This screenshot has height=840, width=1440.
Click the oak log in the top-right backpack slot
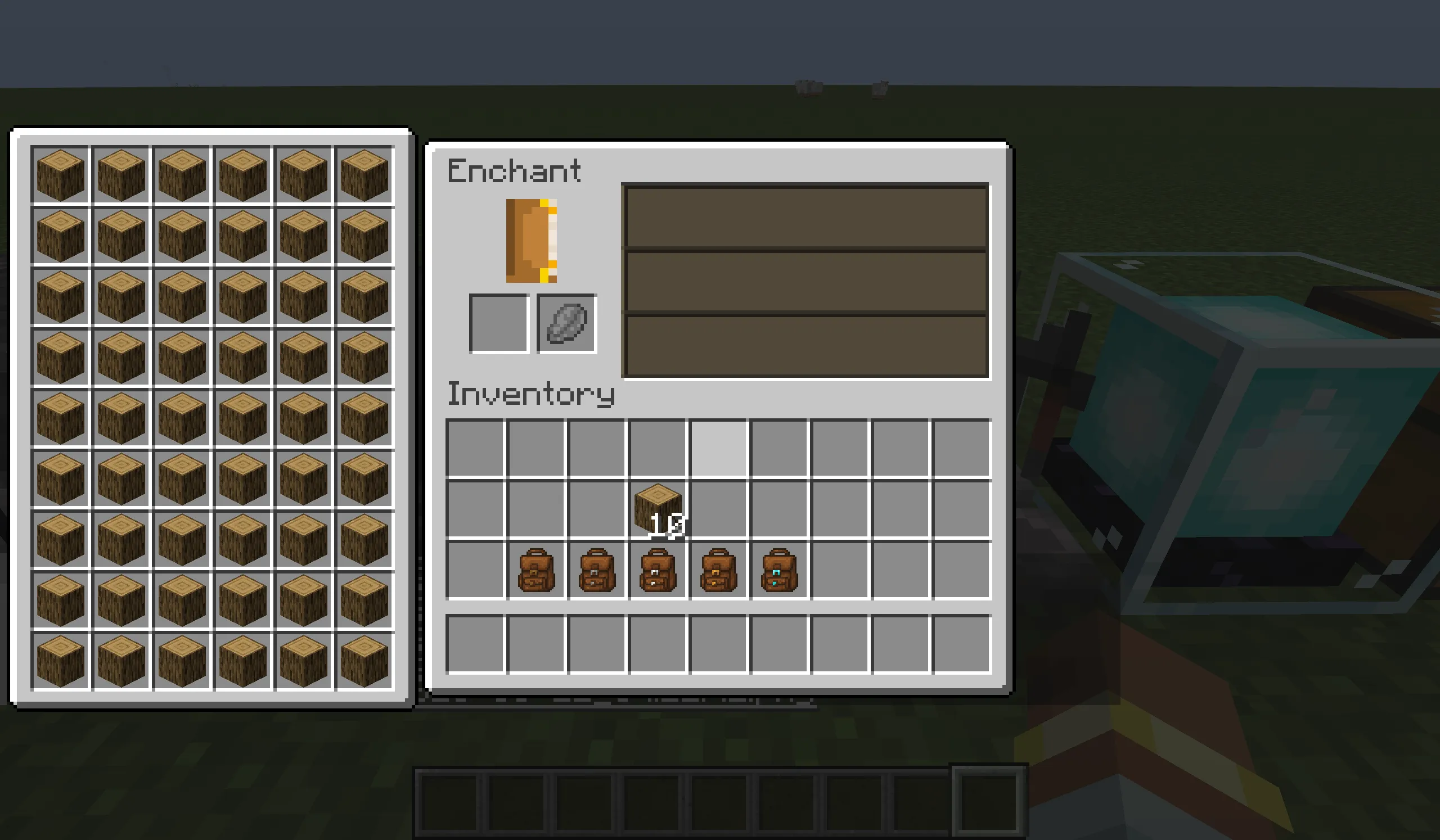click(x=364, y=175)
